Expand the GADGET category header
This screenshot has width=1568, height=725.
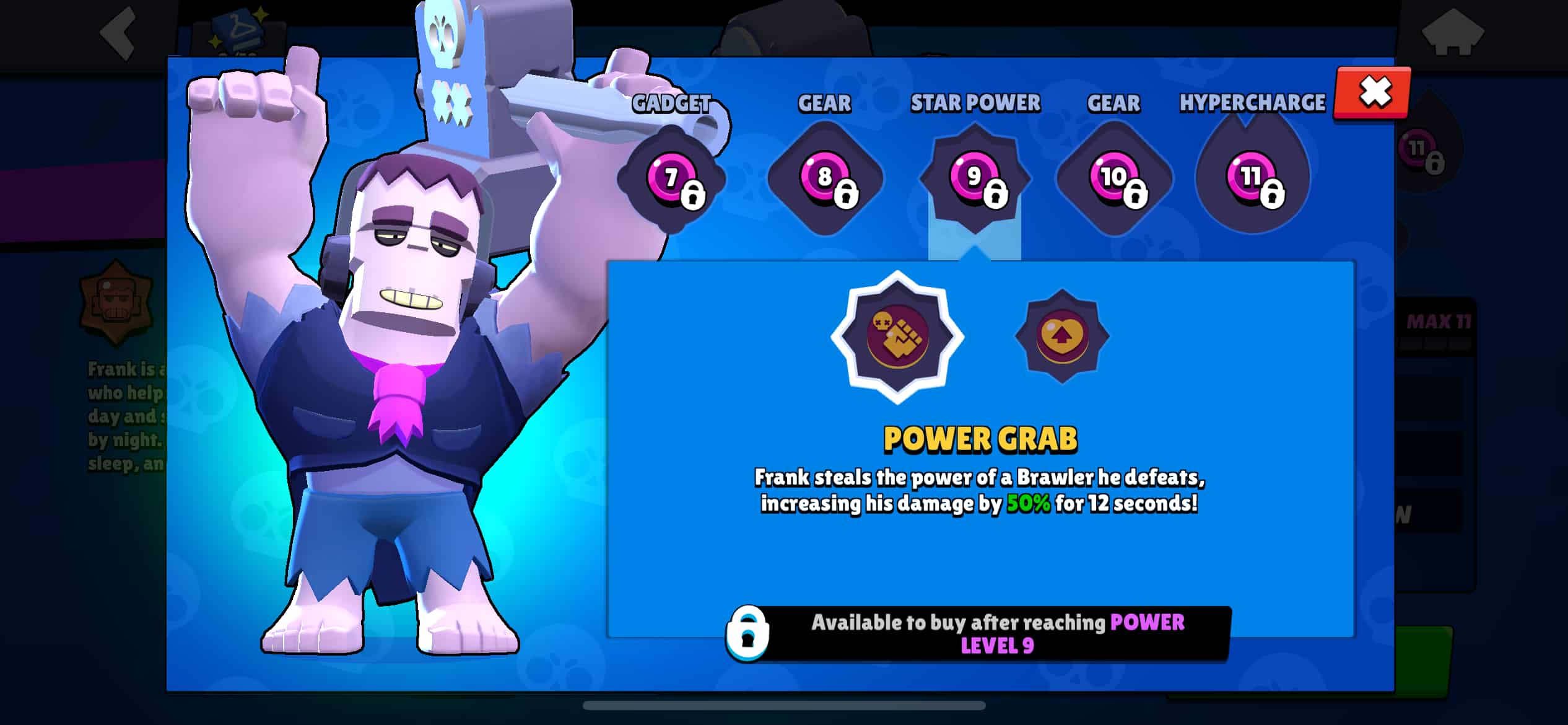[672, 102]
